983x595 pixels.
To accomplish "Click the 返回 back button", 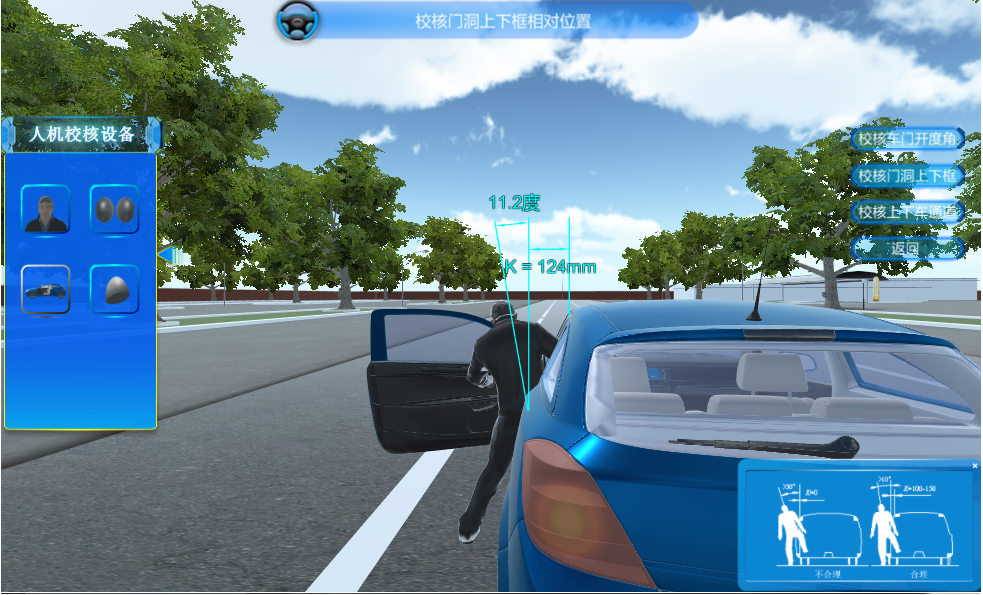I will [907, 247].
